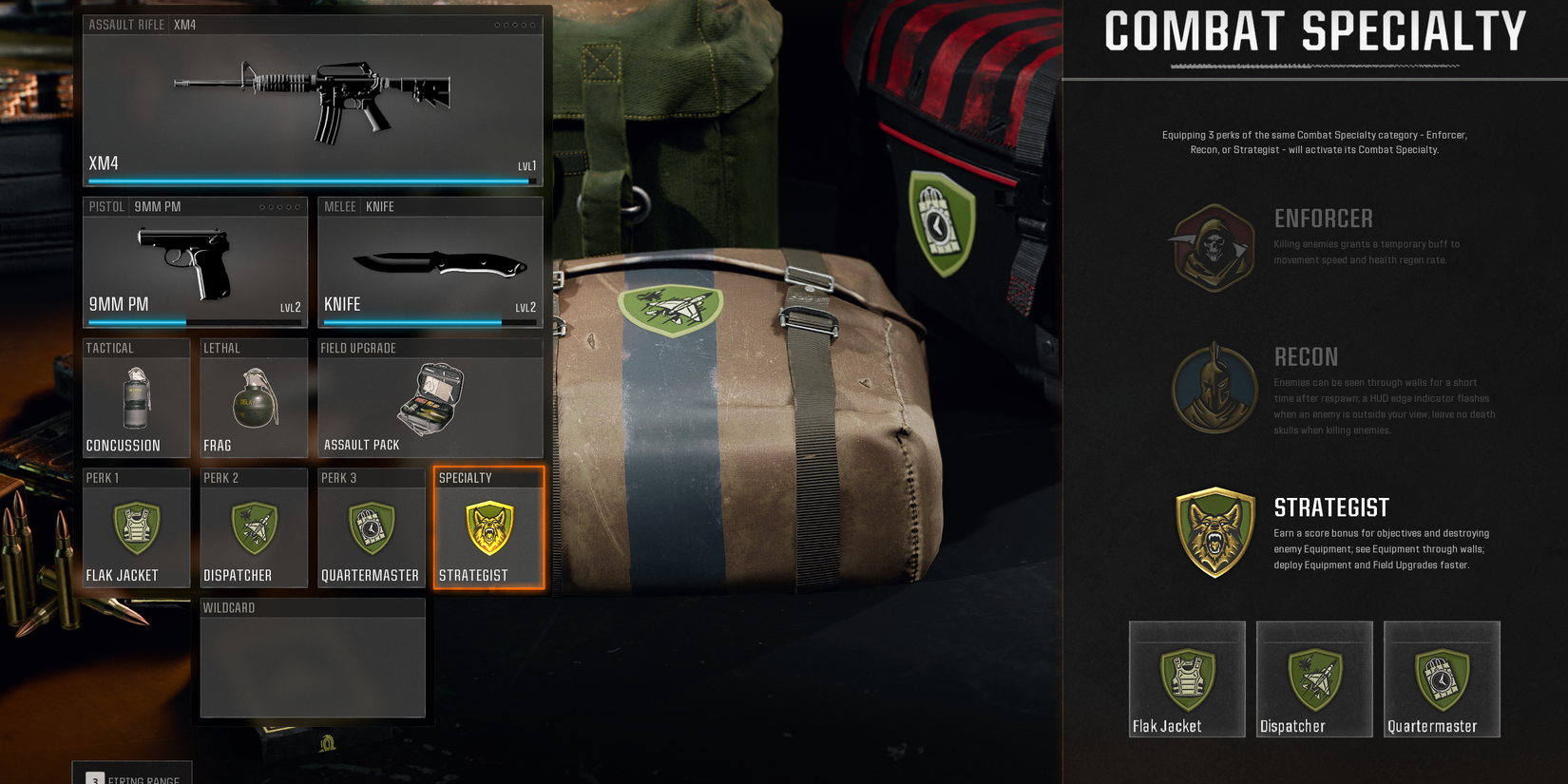
Task: Click the Concussion tactical grenade icon
Action: [135, 399]
